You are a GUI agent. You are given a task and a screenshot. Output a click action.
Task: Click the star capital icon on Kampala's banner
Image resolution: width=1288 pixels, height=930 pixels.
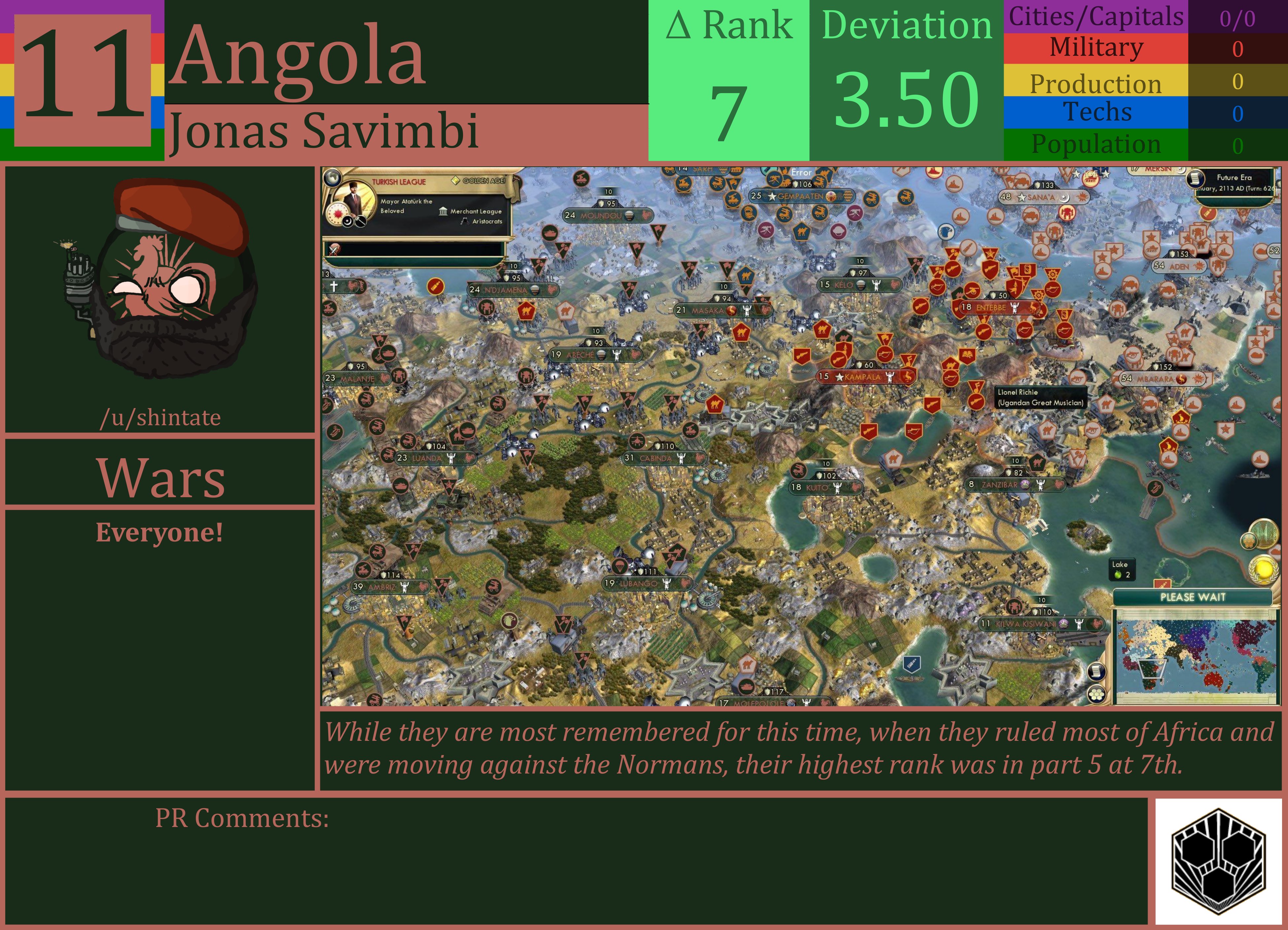[840, 376]
